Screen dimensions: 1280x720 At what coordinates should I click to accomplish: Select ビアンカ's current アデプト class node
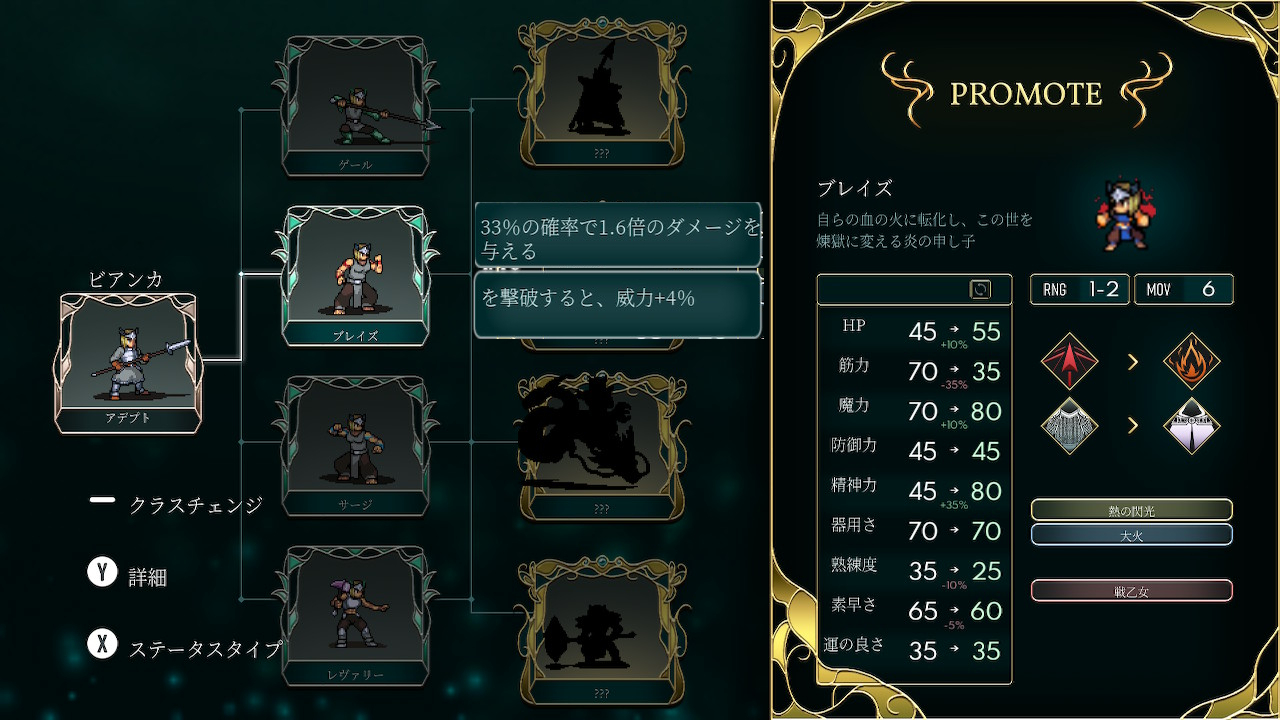[x=129, y=362]
